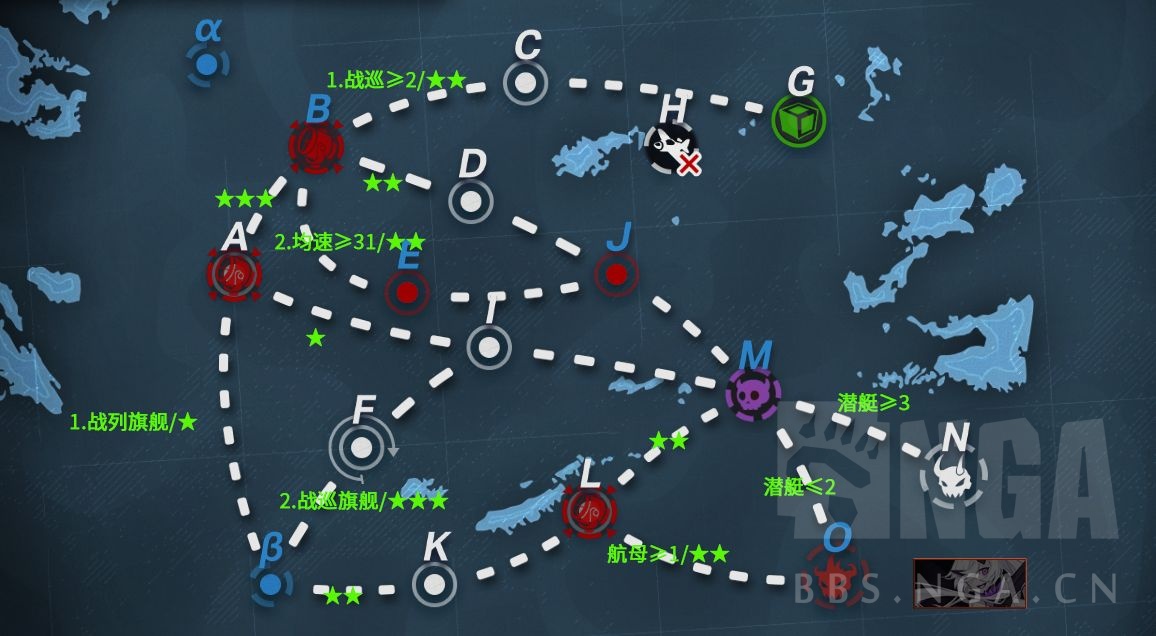This screenshot has height=636, width=1156.
Task: Click red dot node E
Action: click(407, 292)
